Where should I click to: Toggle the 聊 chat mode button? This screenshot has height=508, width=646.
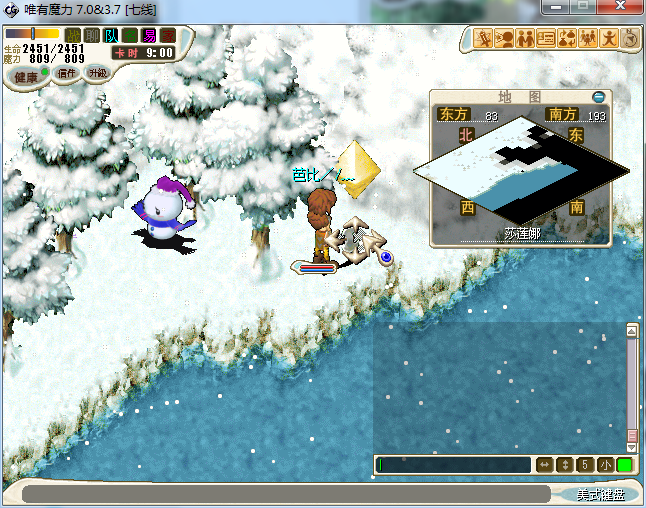(92, 36)
